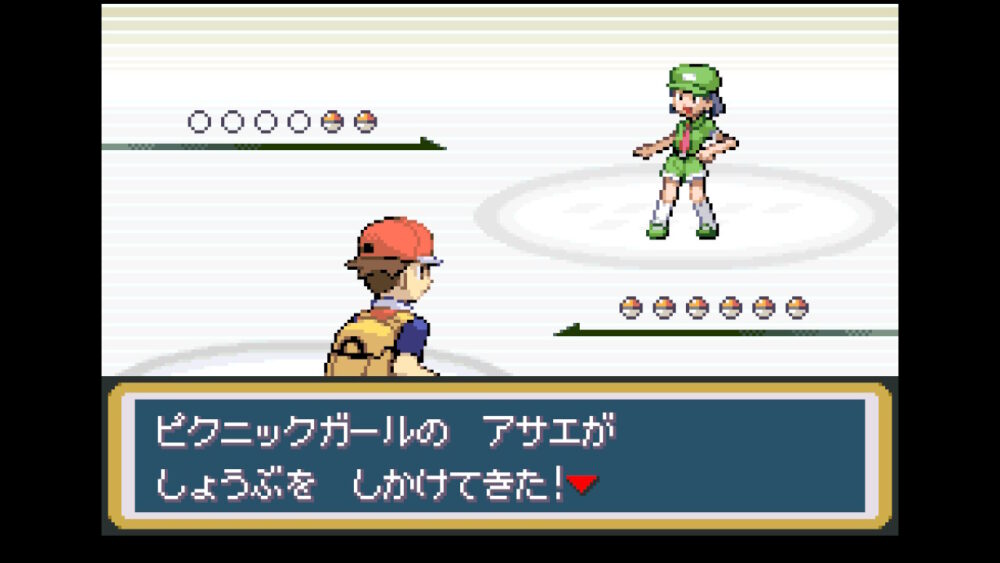Advance the ピクニックガール battle message box
Viewport: 1000px width, 563px height.
498,456
